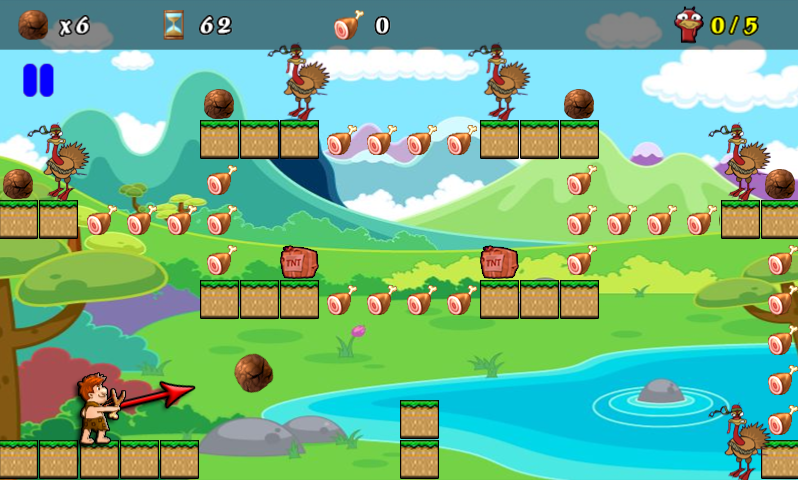Pause the game with the blue button
Image resolution: width=798 pixels, height=480 pixels.
click(x=38, y=80)
